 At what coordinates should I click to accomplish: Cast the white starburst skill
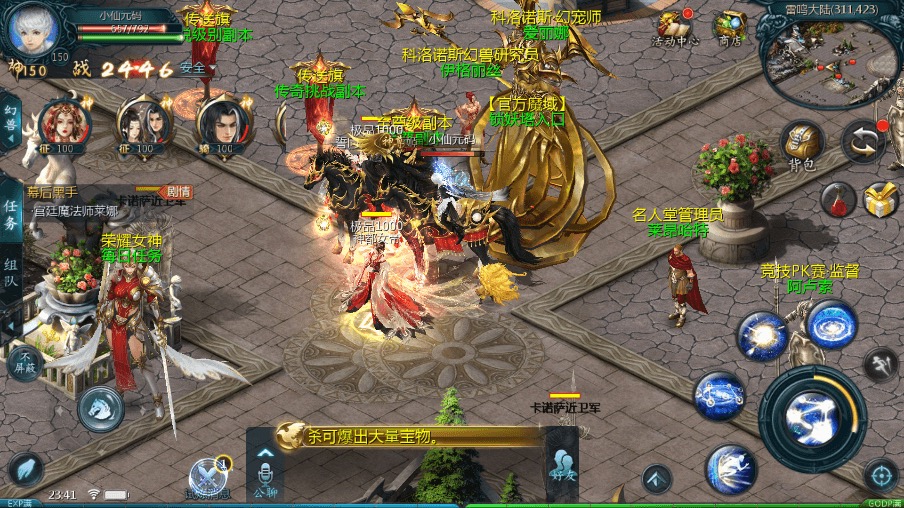(x=762, y=335)
